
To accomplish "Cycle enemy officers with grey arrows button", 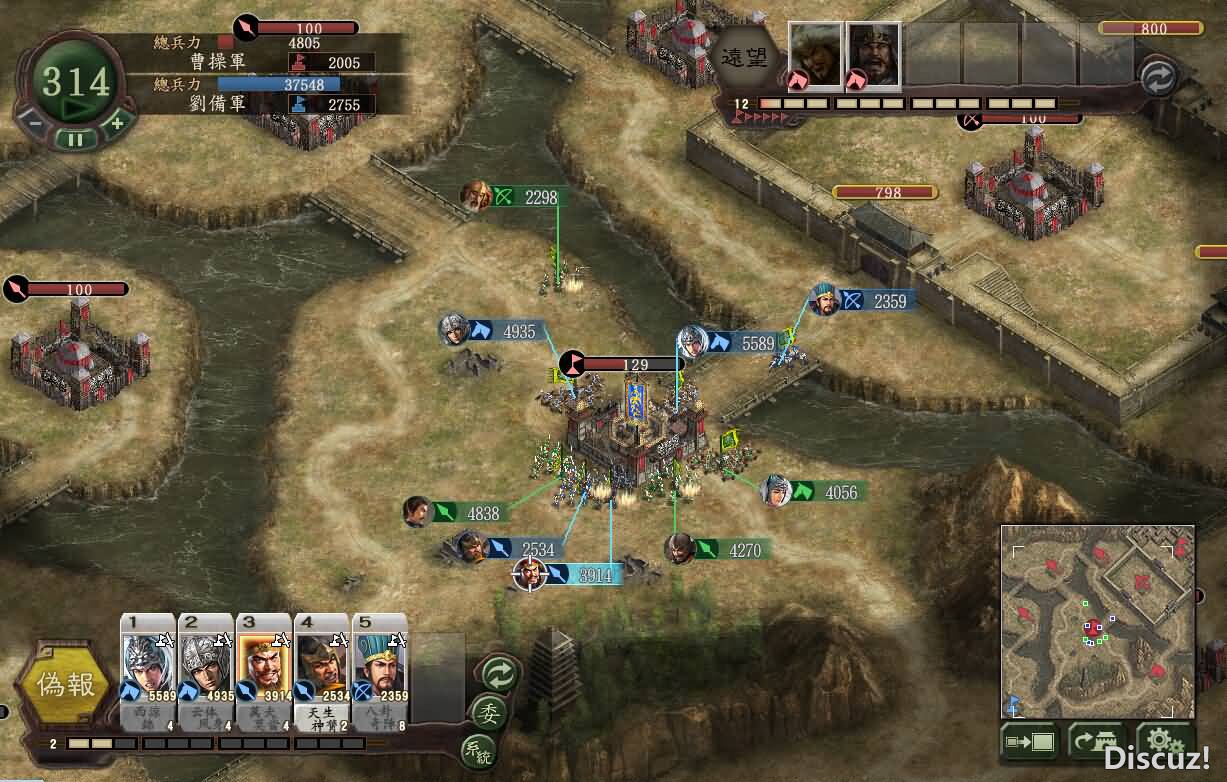I will pos(1158,78).
